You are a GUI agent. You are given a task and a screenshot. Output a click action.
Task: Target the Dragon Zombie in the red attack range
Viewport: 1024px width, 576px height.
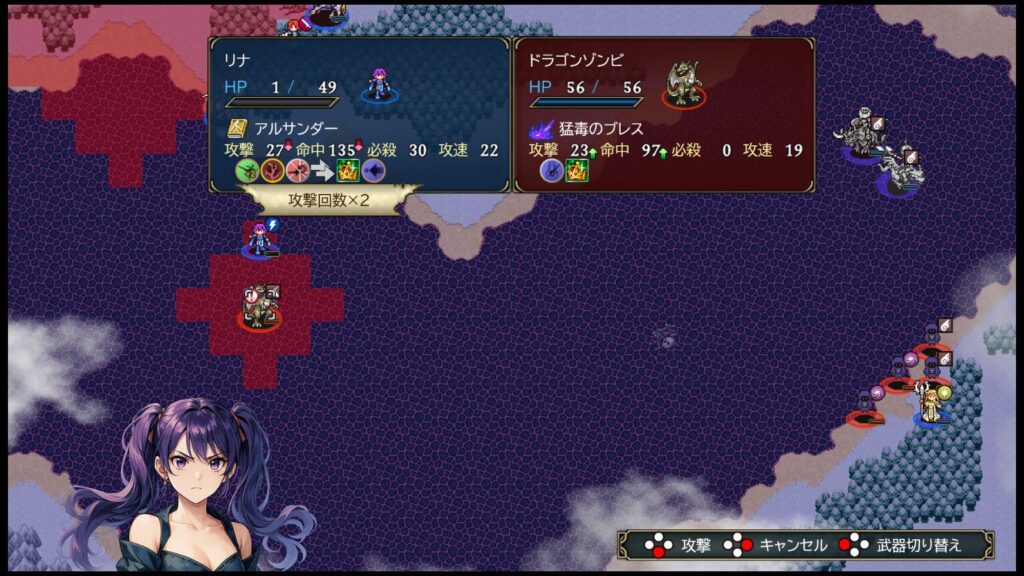pyautogui.click(x=259, y=308)
